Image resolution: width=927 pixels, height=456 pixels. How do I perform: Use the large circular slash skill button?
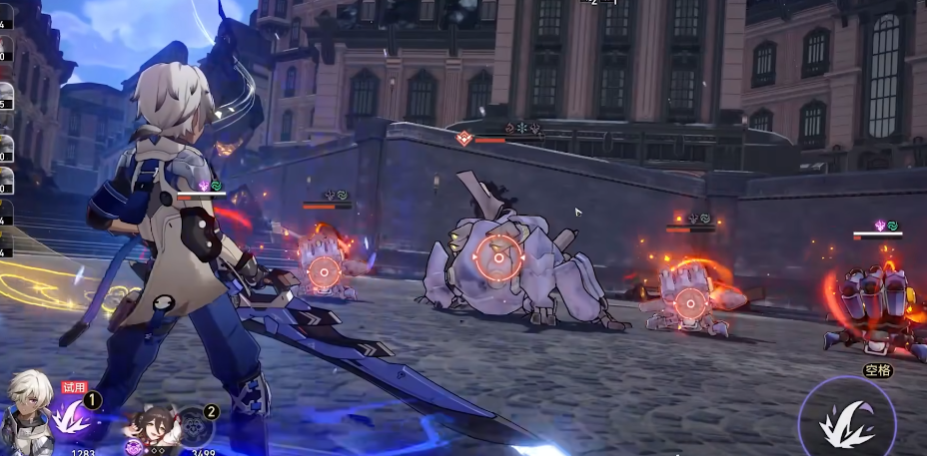tap(846, 420)
